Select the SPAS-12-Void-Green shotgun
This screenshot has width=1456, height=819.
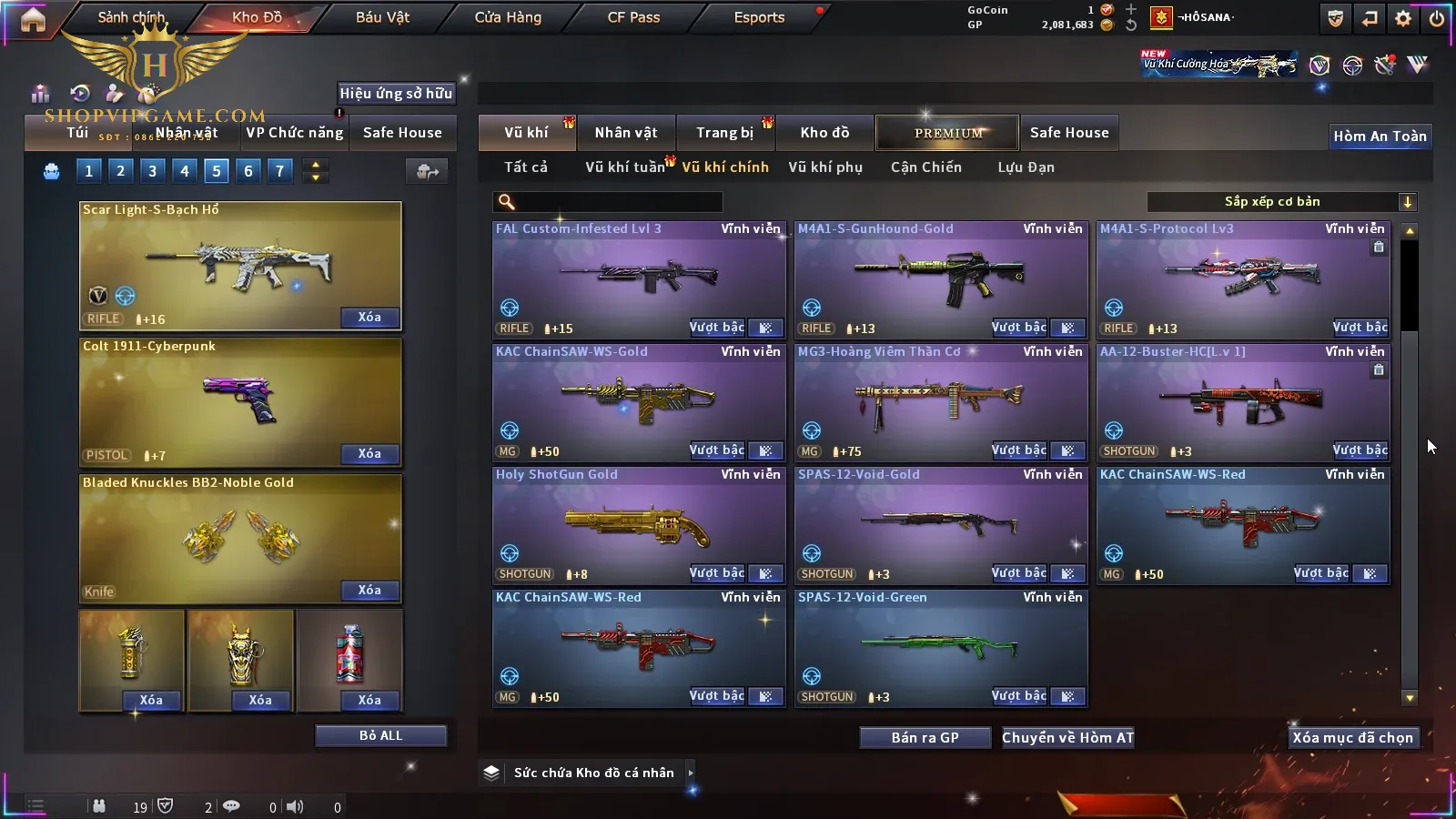tap(940, 648)
